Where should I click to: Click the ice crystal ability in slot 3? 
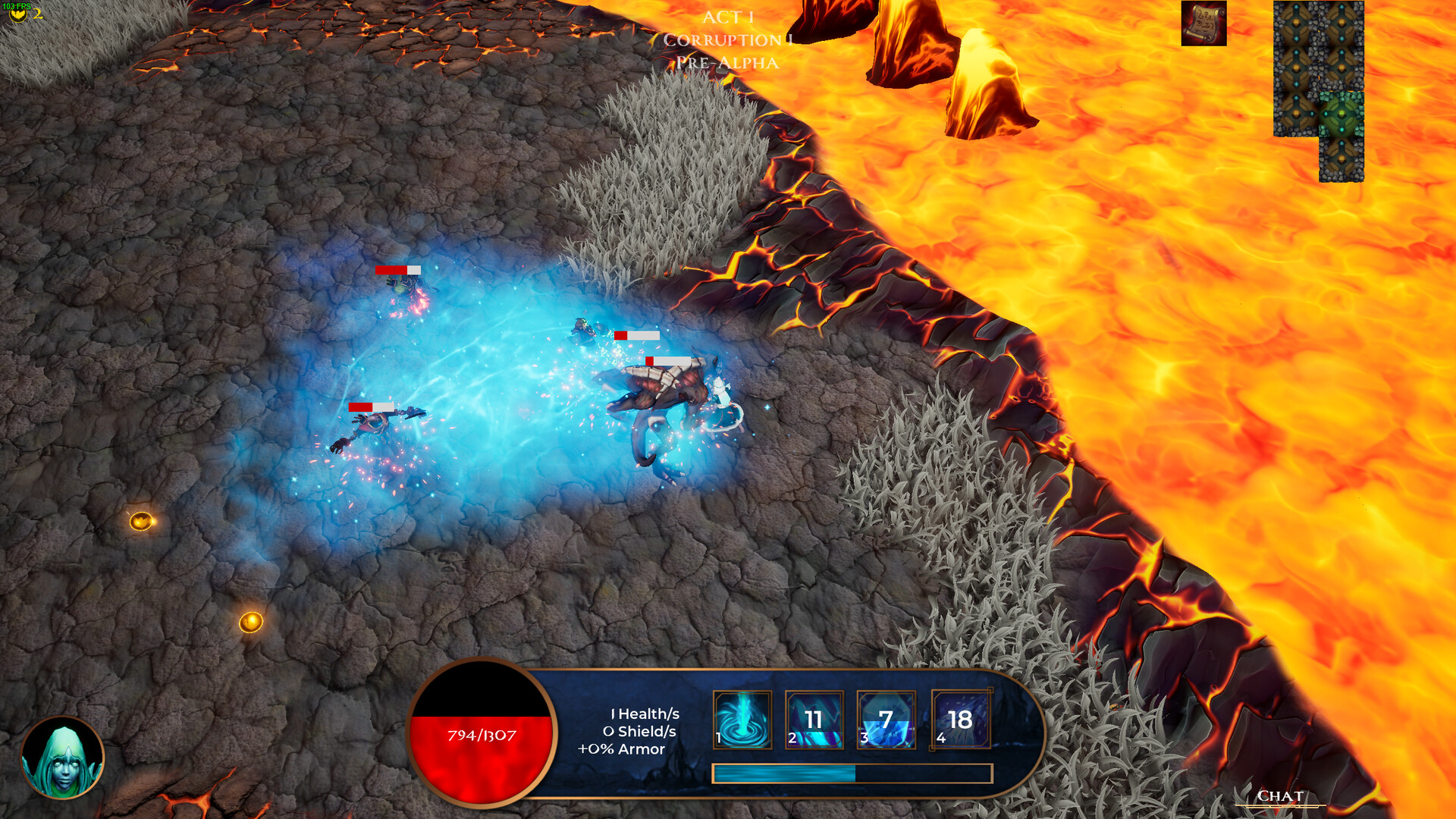886,720
